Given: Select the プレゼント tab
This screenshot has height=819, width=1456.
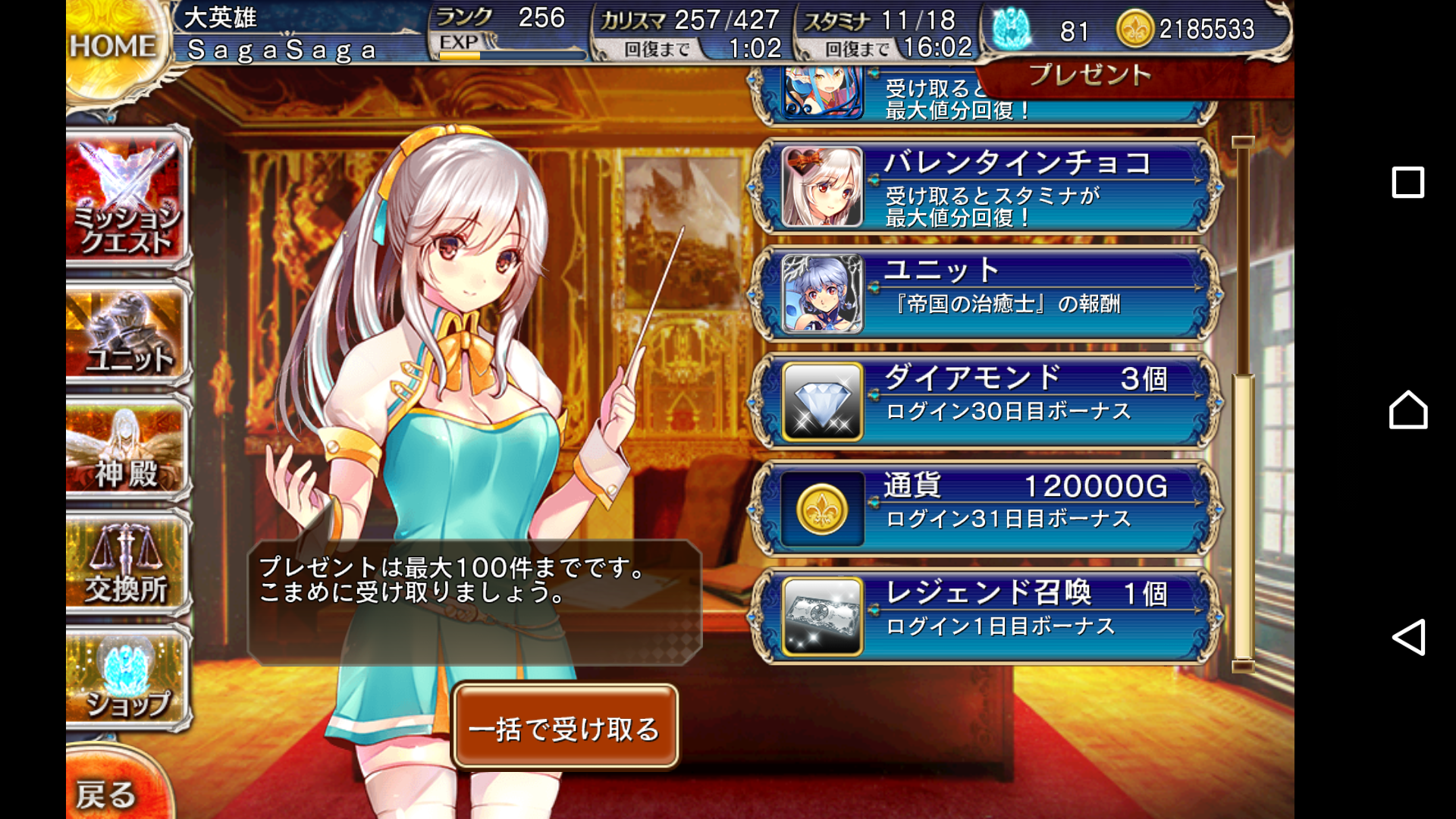Looking at the screenshot, I should (1088, 74).
